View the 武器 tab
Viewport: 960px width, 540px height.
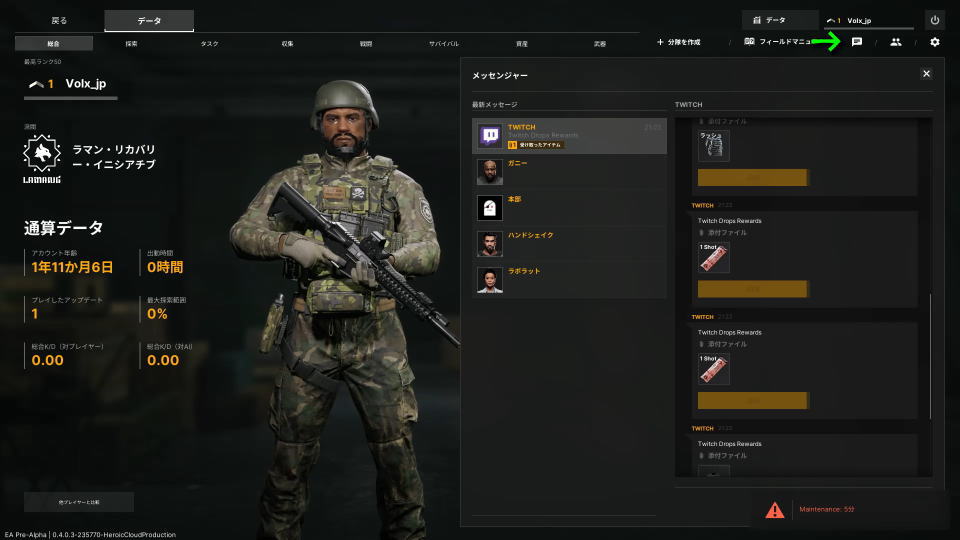coord(600,43)
